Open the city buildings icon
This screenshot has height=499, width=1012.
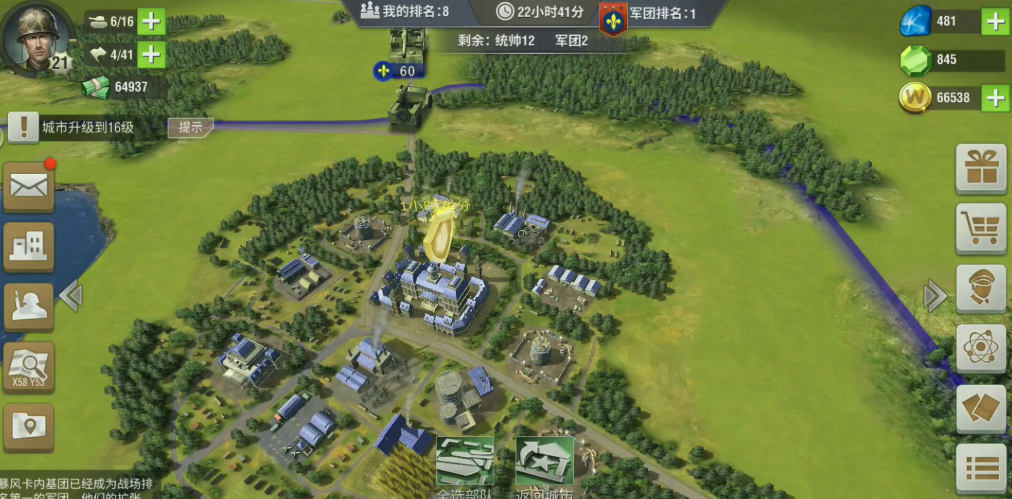[28, 245]
